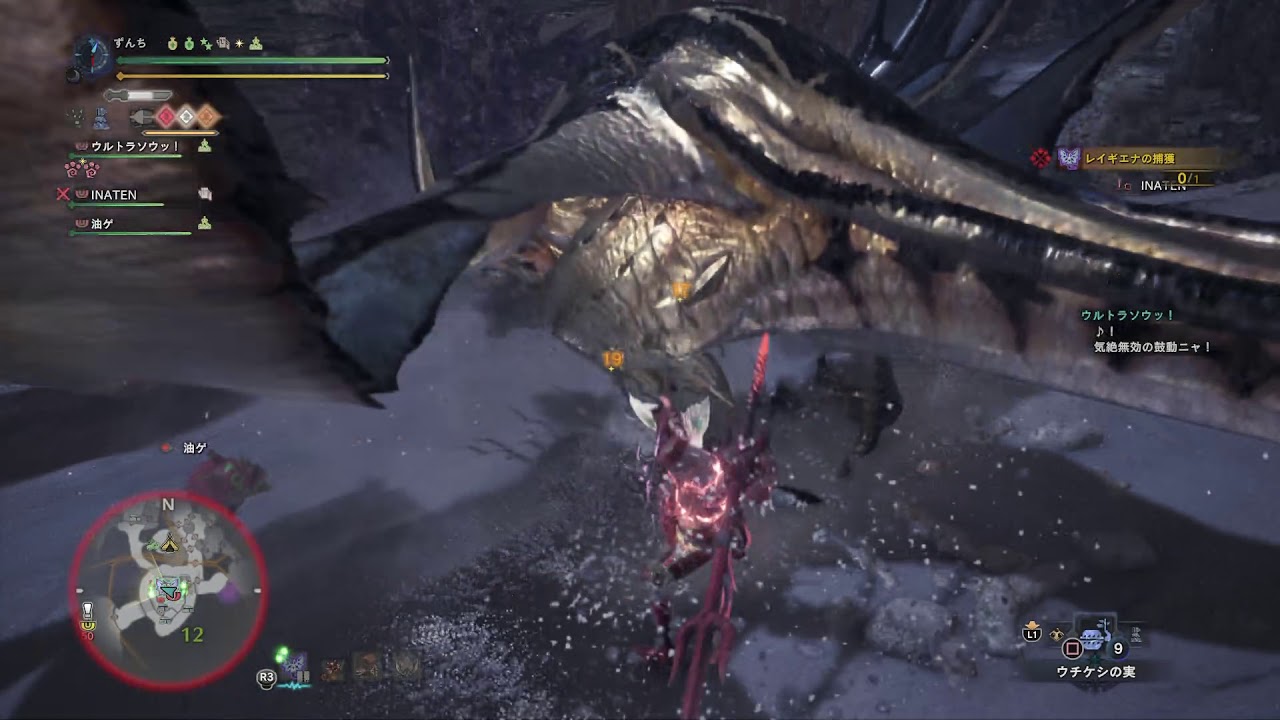Select the ウチケシの実 item icon in the item bar

(1094, 637)
